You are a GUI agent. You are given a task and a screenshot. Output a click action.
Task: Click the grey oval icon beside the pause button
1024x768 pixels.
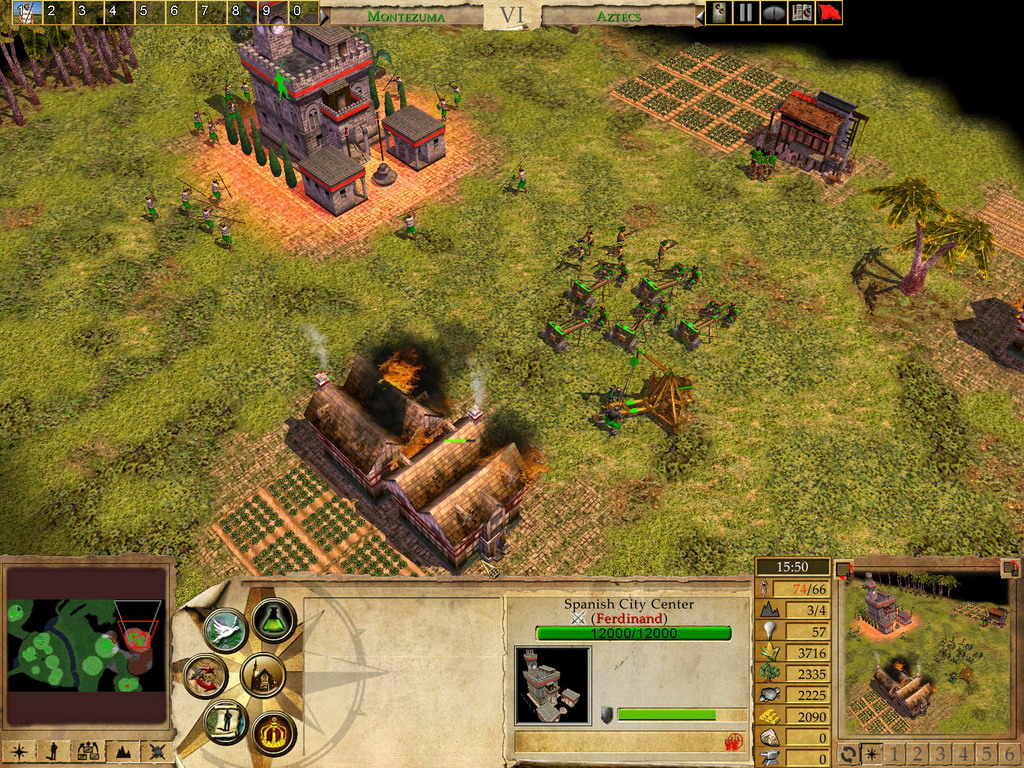tap(773, 13)
